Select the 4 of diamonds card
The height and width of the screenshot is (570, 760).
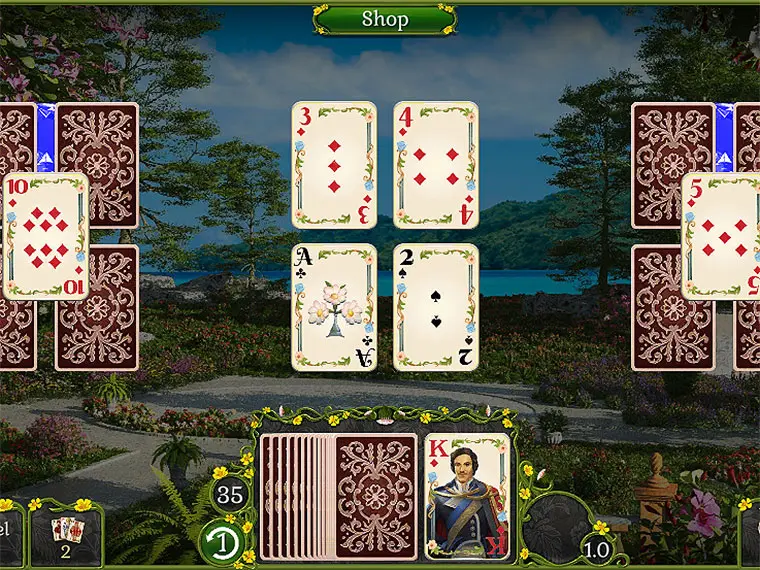click(x=436, y=164)
